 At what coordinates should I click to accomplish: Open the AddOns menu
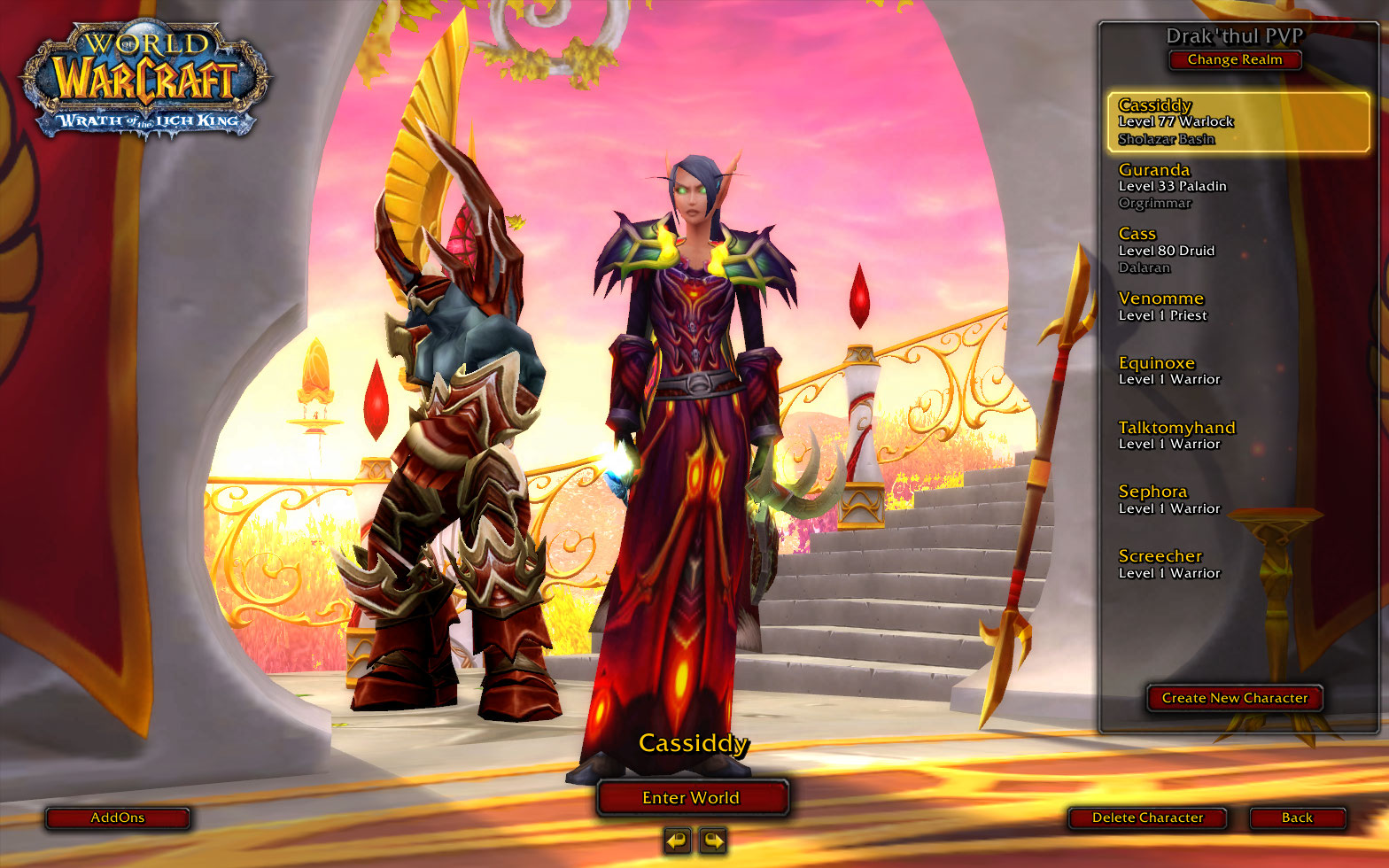(117, 818)
